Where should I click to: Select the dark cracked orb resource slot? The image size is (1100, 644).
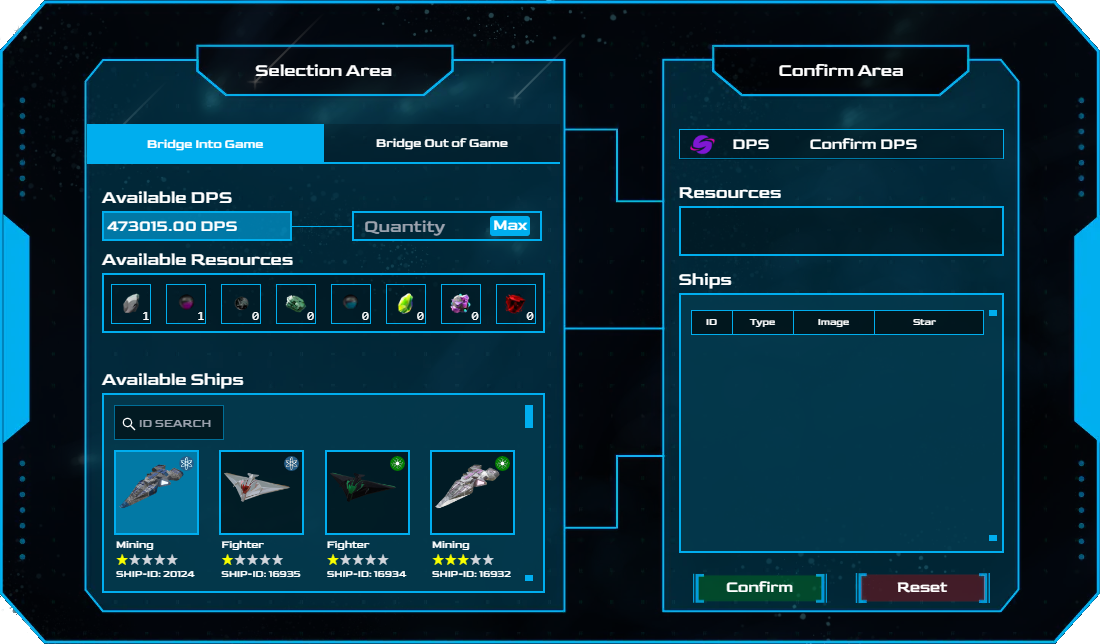coord(241,304)
